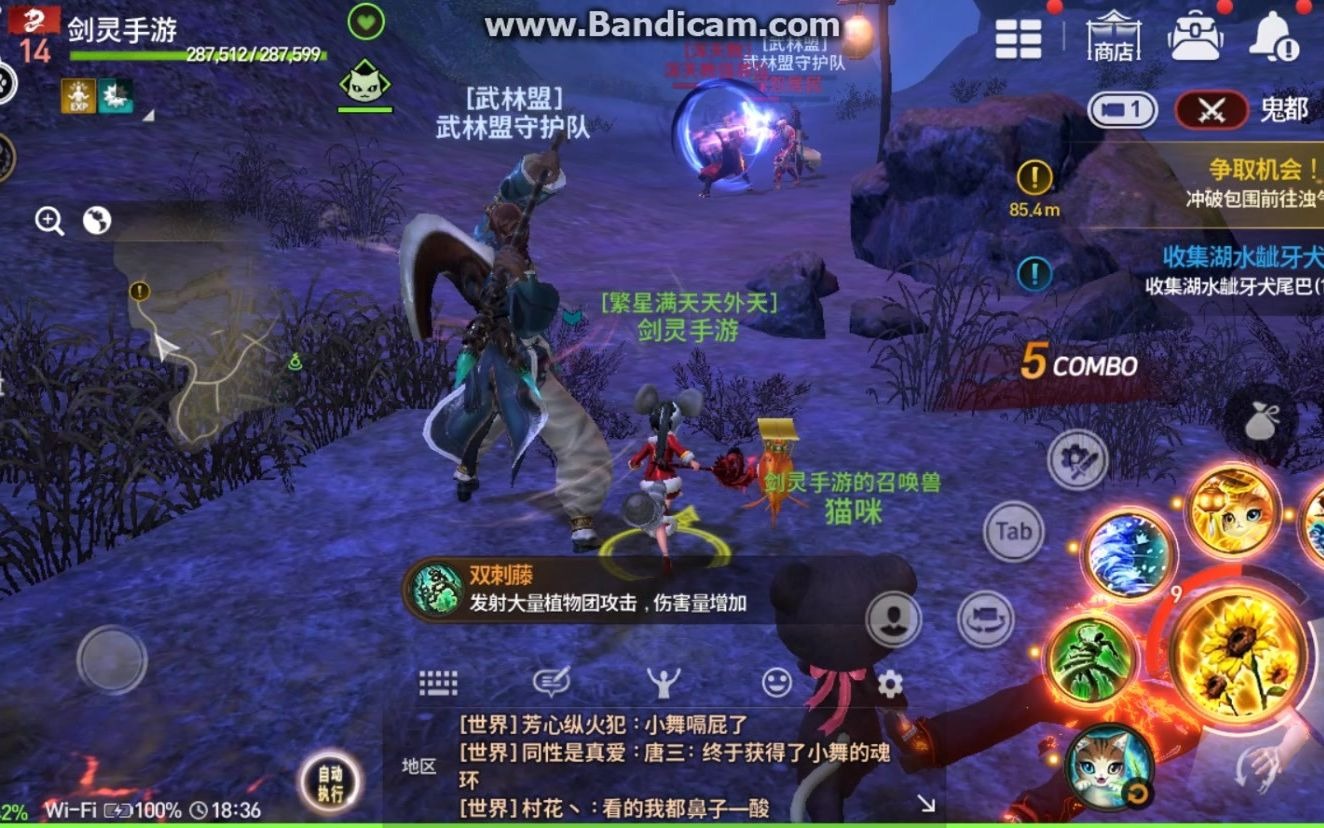
Task: Toggle the camera view button labeled 1
Action: pyautogui.click(x=1120, y=110)
